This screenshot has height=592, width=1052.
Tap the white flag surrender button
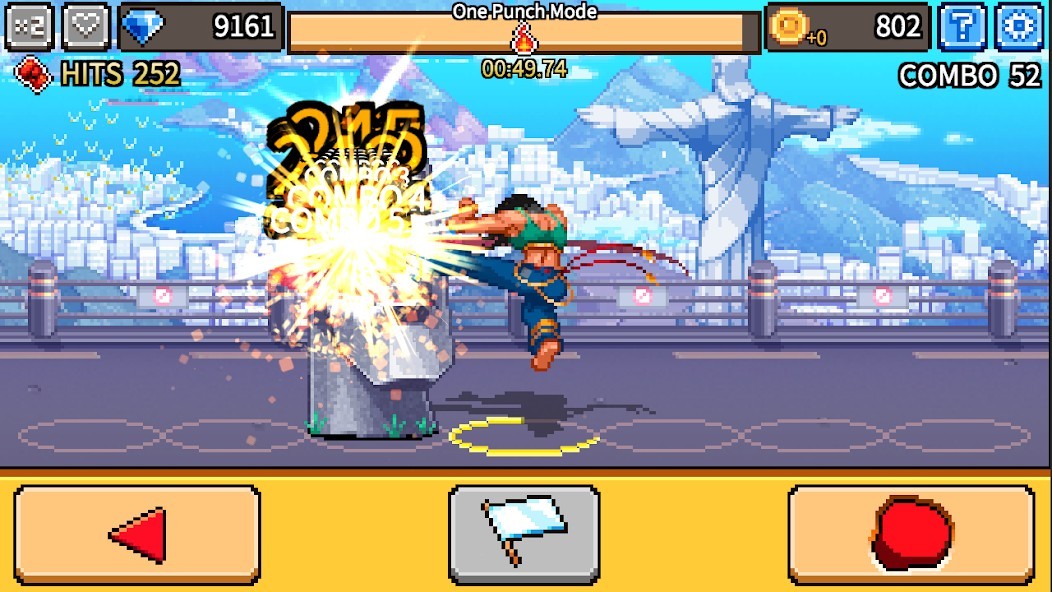(x=524, y=535)
